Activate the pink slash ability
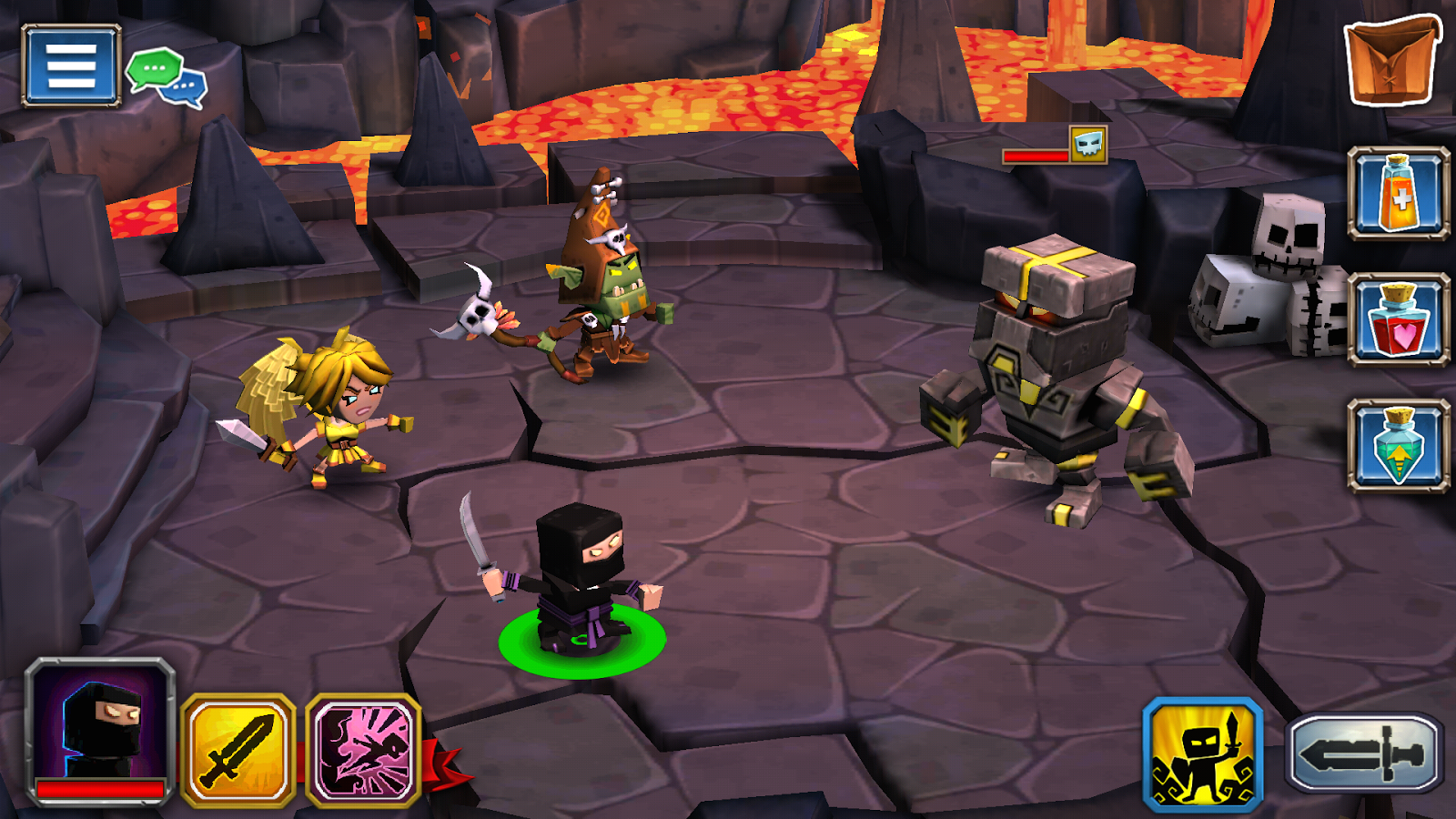Viewport: 1456px width, 819px height. point(363,751)
